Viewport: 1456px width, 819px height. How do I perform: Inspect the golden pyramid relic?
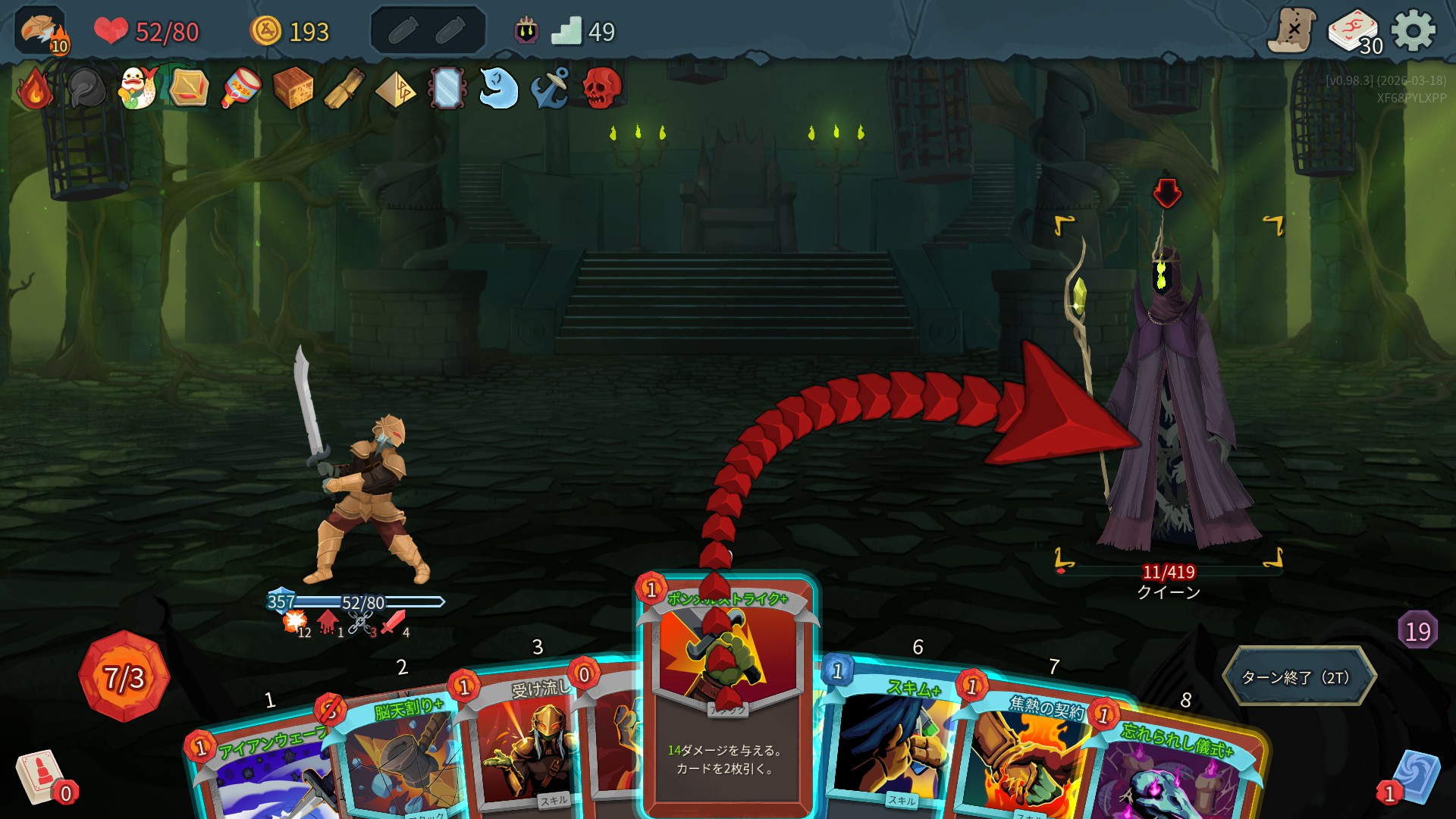[x=395, y=89]
